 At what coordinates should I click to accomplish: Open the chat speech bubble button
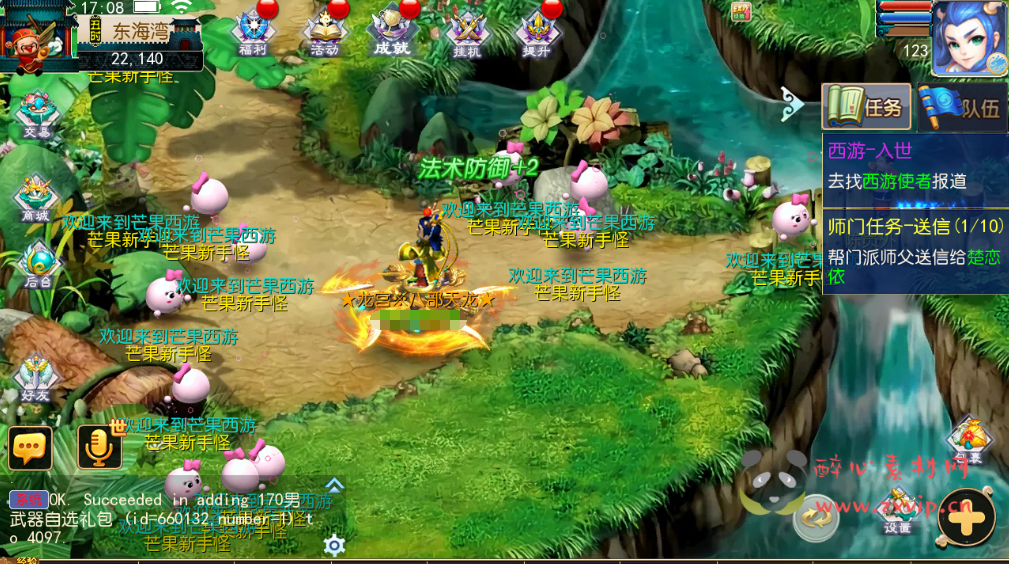pos(30,447)
